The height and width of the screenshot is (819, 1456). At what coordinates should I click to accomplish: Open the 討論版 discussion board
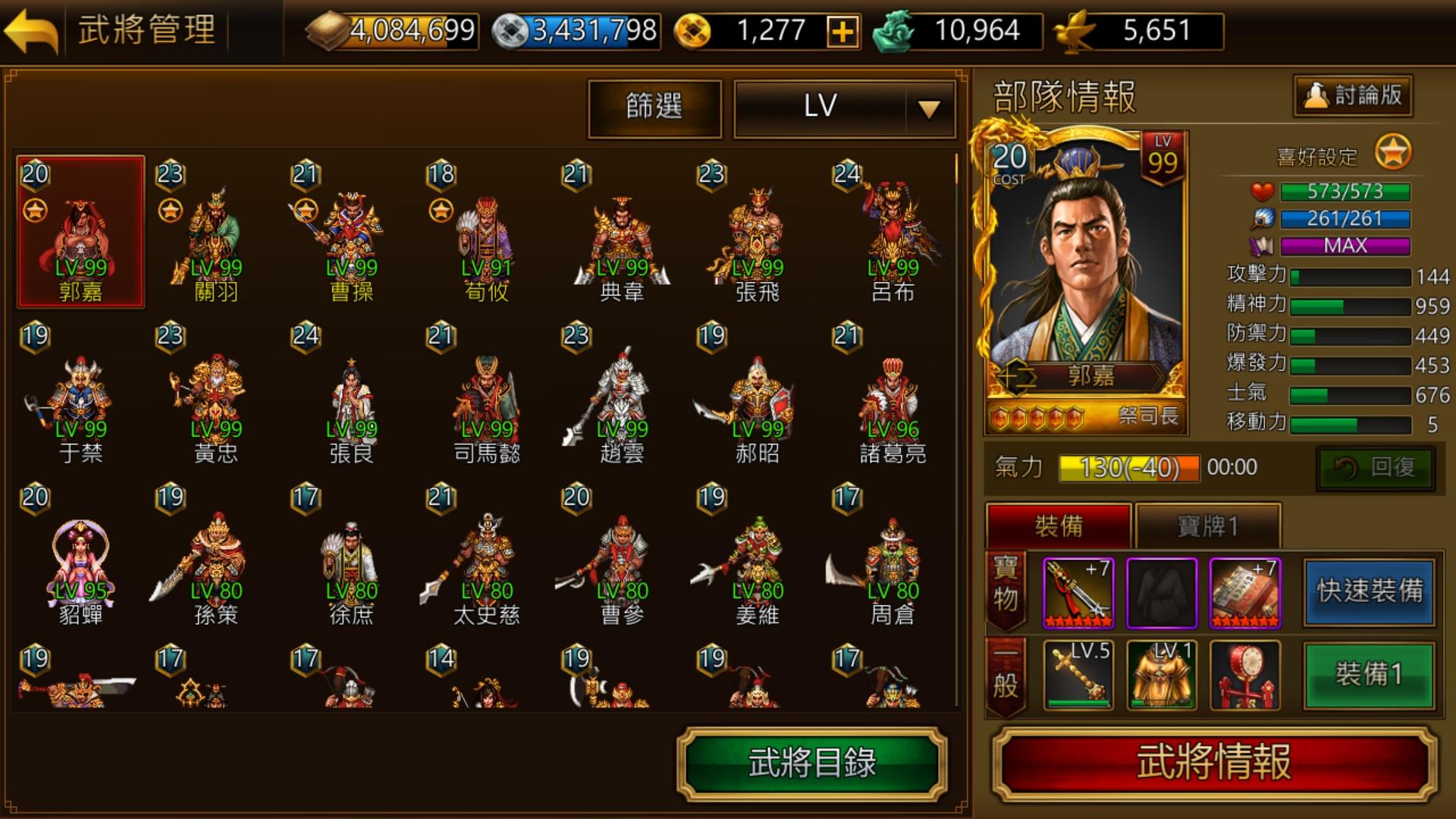(1352, 96)
